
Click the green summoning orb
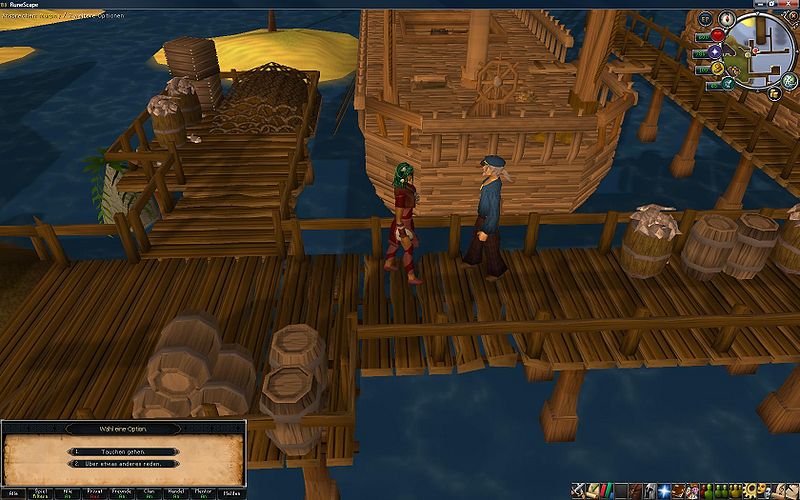(x=727, y=85)
